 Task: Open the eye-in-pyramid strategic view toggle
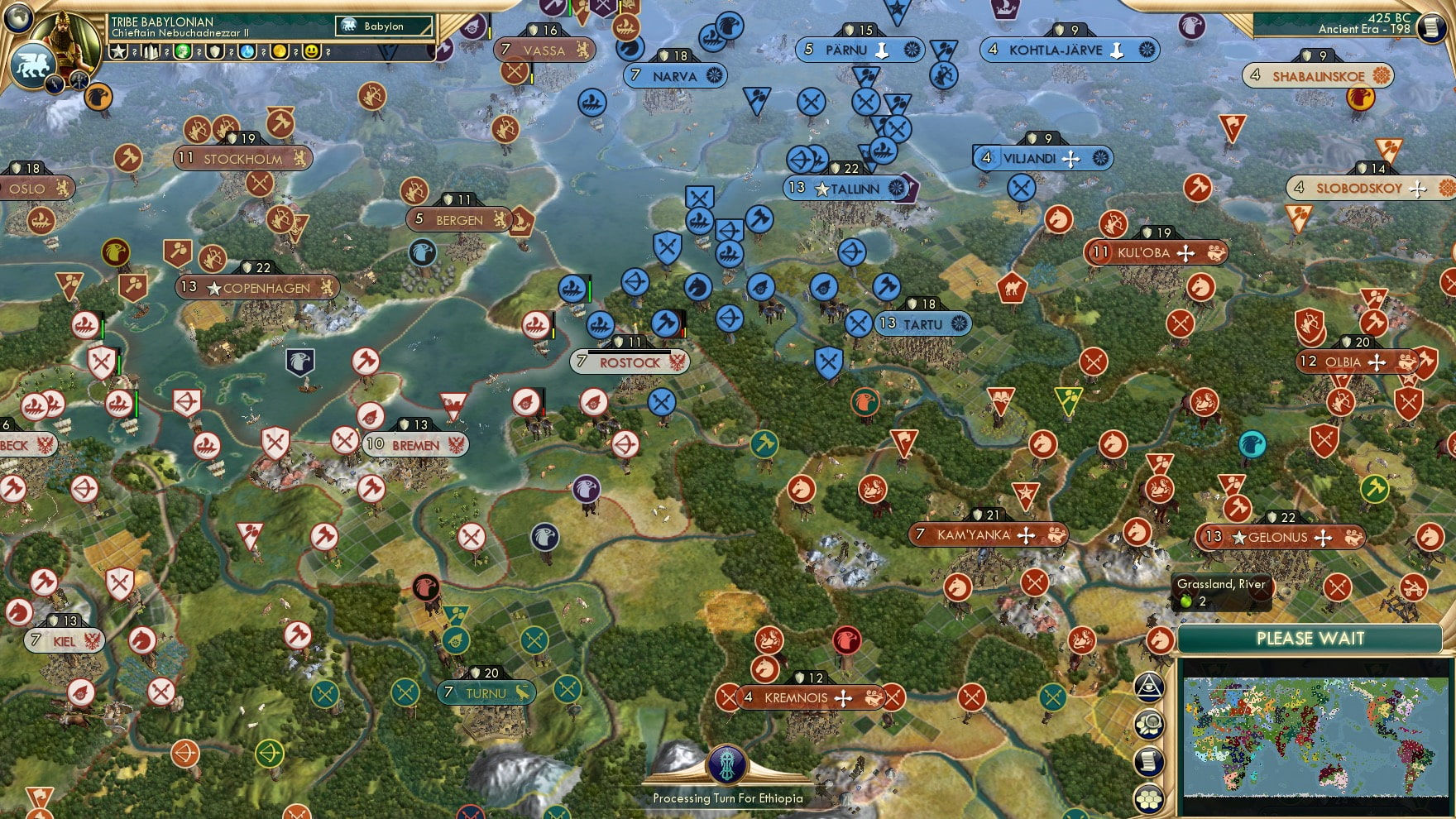1149,687
